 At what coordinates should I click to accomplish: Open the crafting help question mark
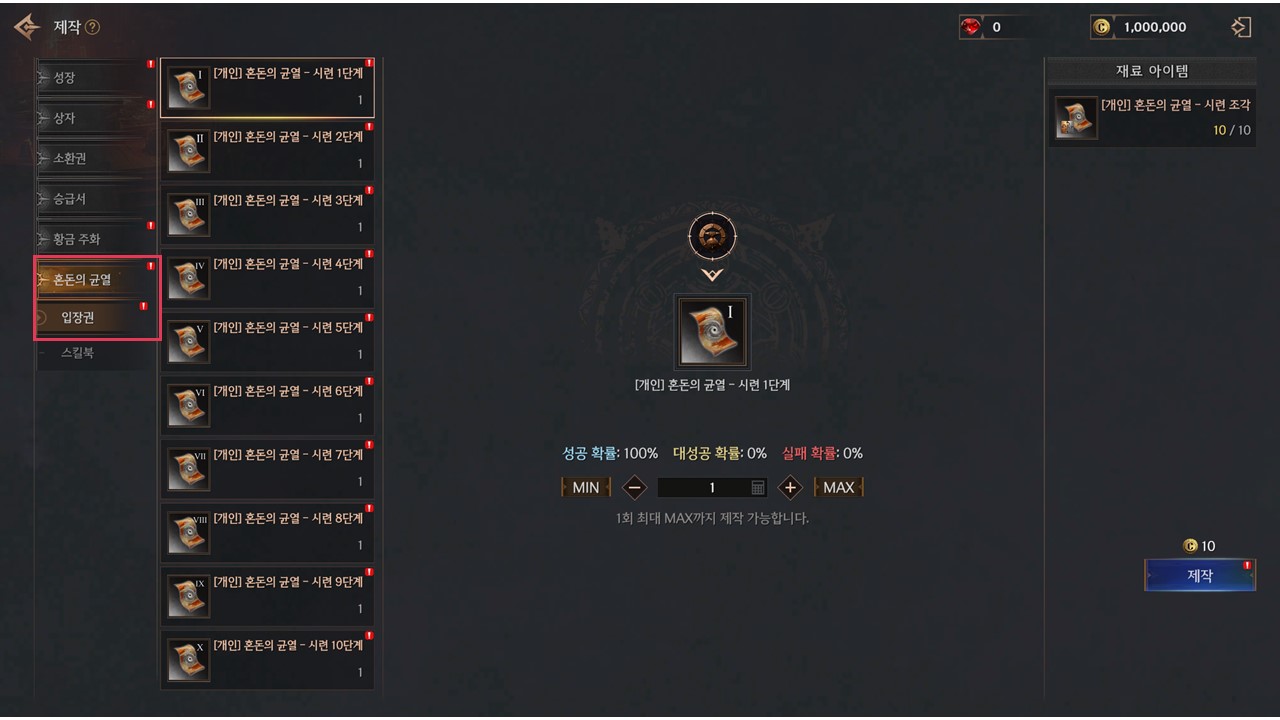[93, 28]
